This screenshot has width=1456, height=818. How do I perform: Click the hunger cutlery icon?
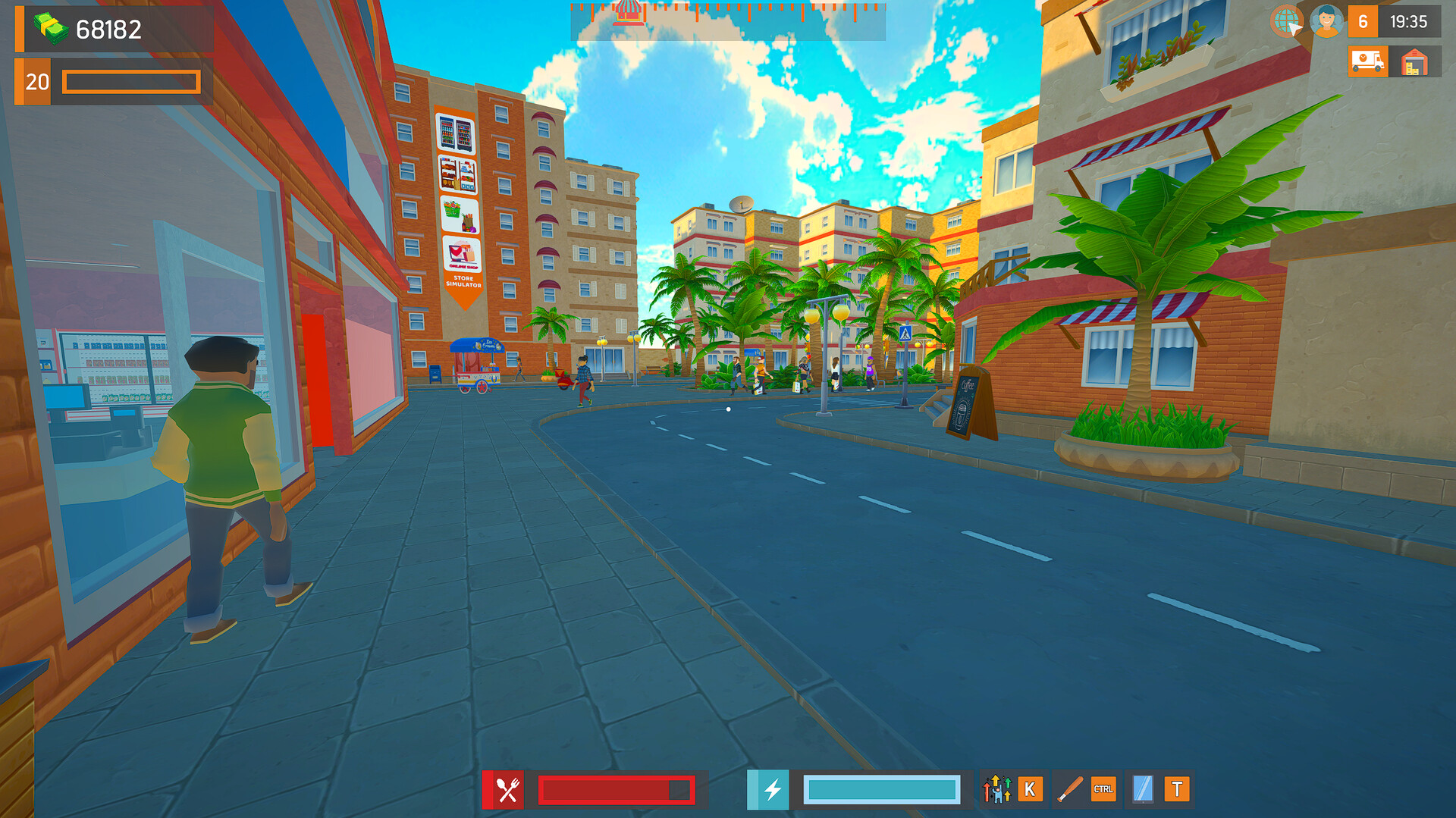tap(507, 790)
